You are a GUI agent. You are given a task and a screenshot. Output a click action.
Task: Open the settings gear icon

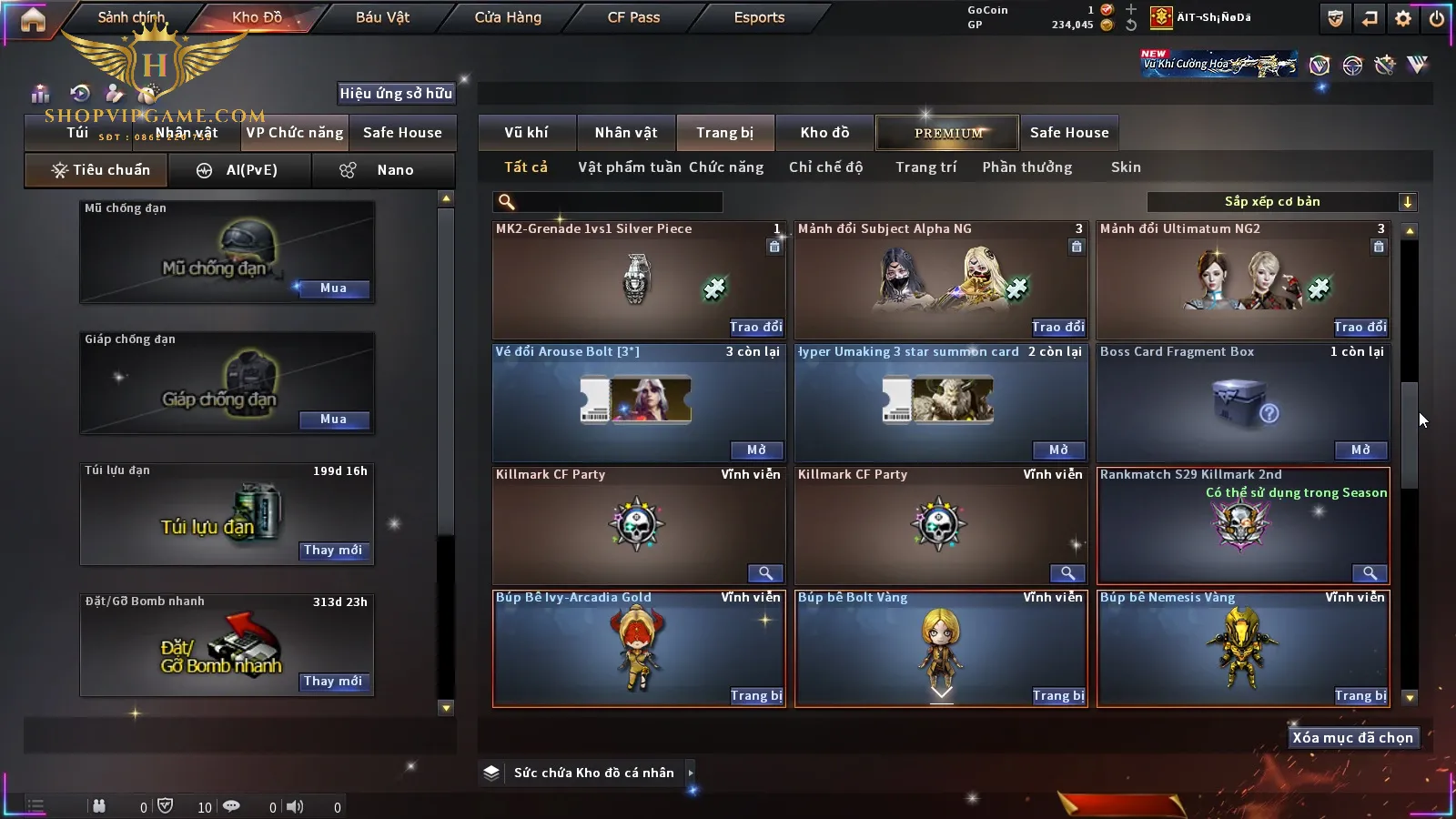pyautogui.click(x=1403, y=18)
